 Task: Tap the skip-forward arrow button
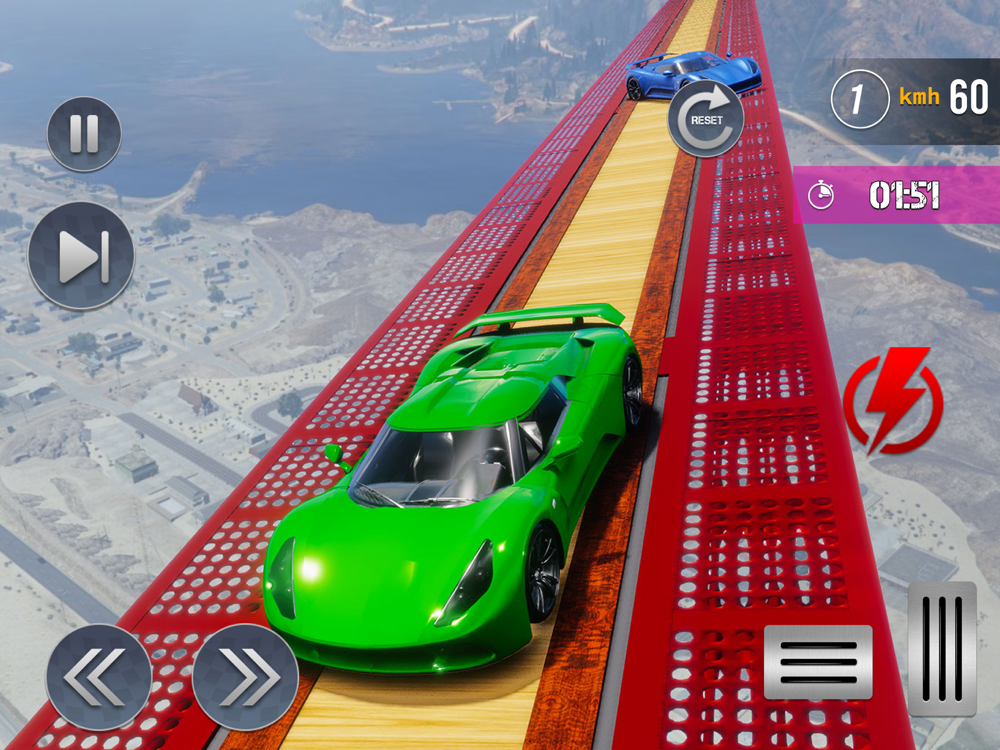pyautogui.click(x=81, y=256)
